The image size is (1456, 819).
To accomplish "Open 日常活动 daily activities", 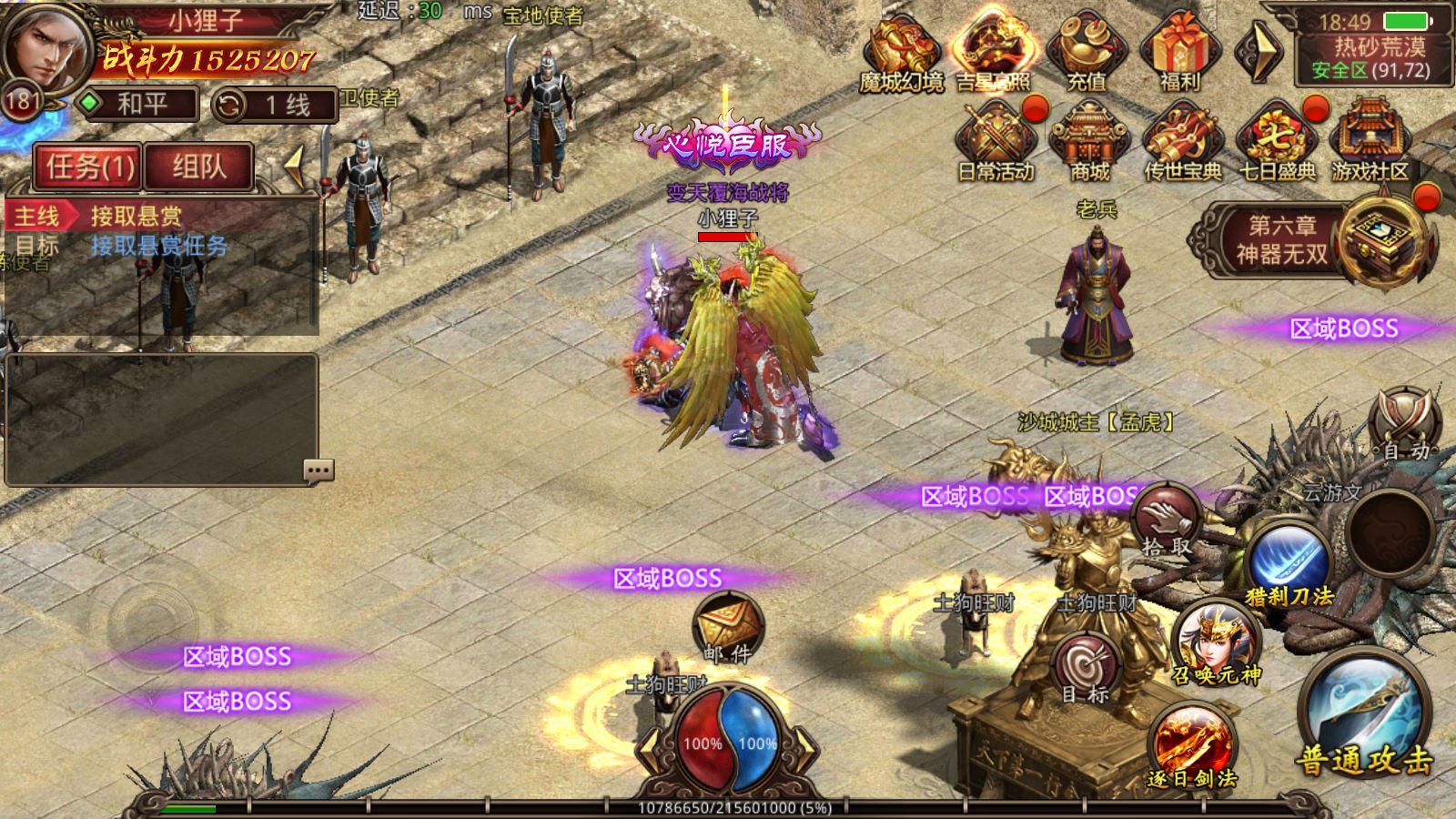I will [x=996, y=139].
